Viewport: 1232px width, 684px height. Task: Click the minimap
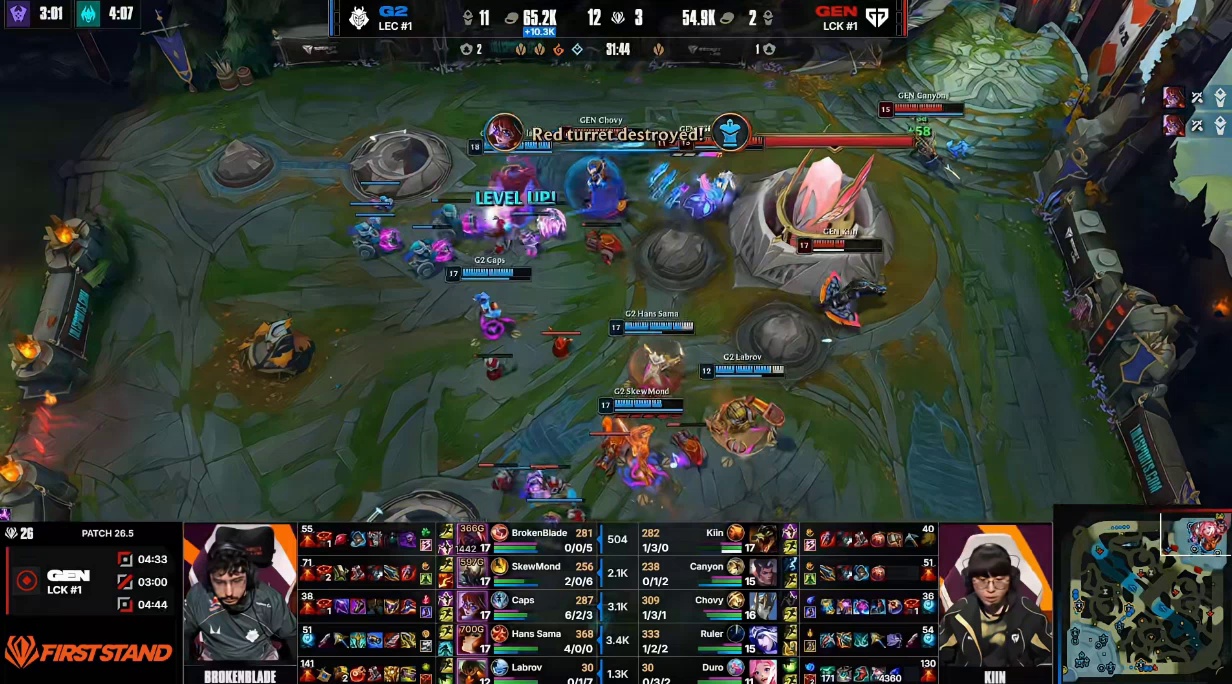coord(1143,596)
